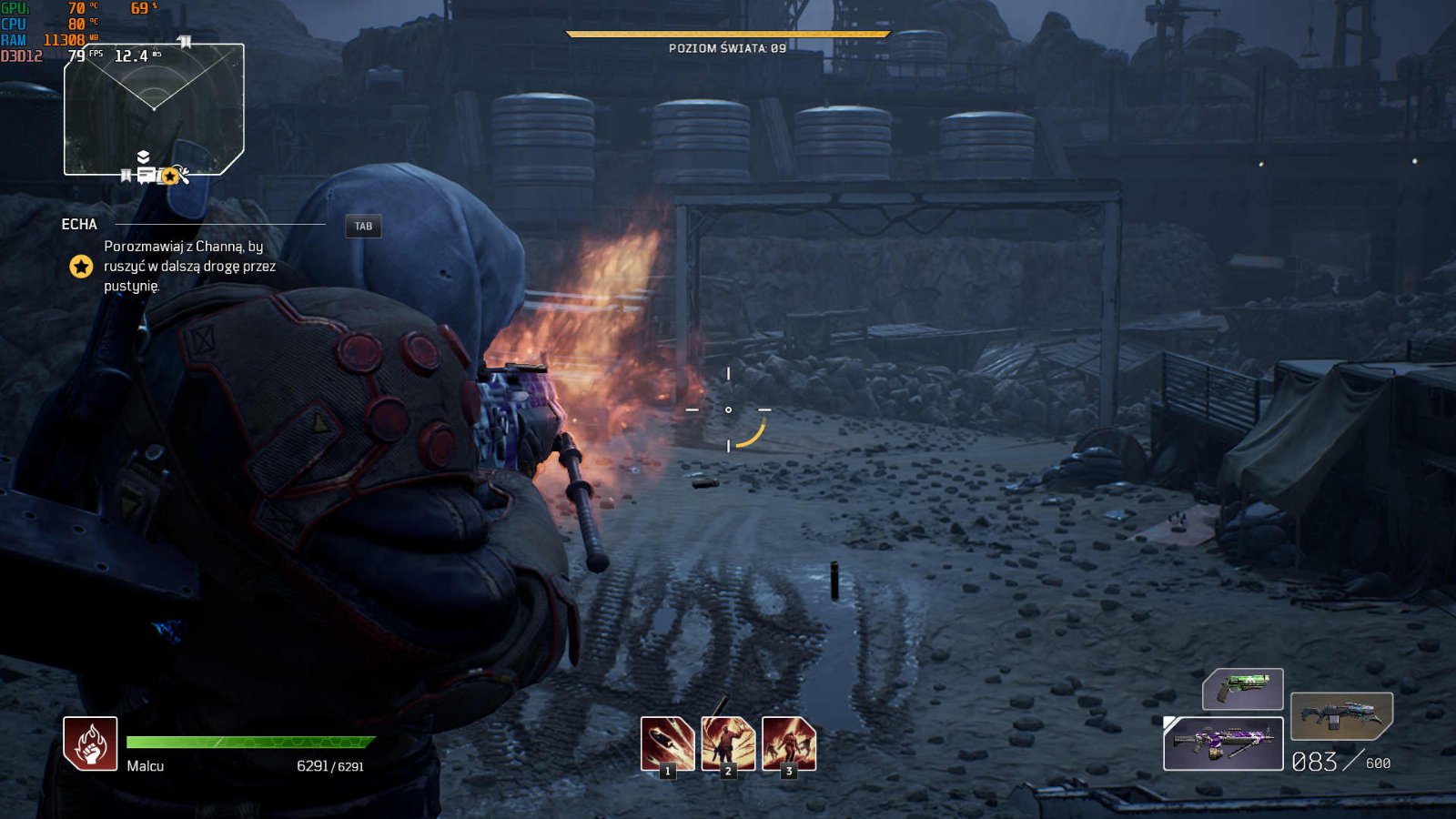
Task: Open the Pyromancer class fist icon
Action: [x=90, y=743]
